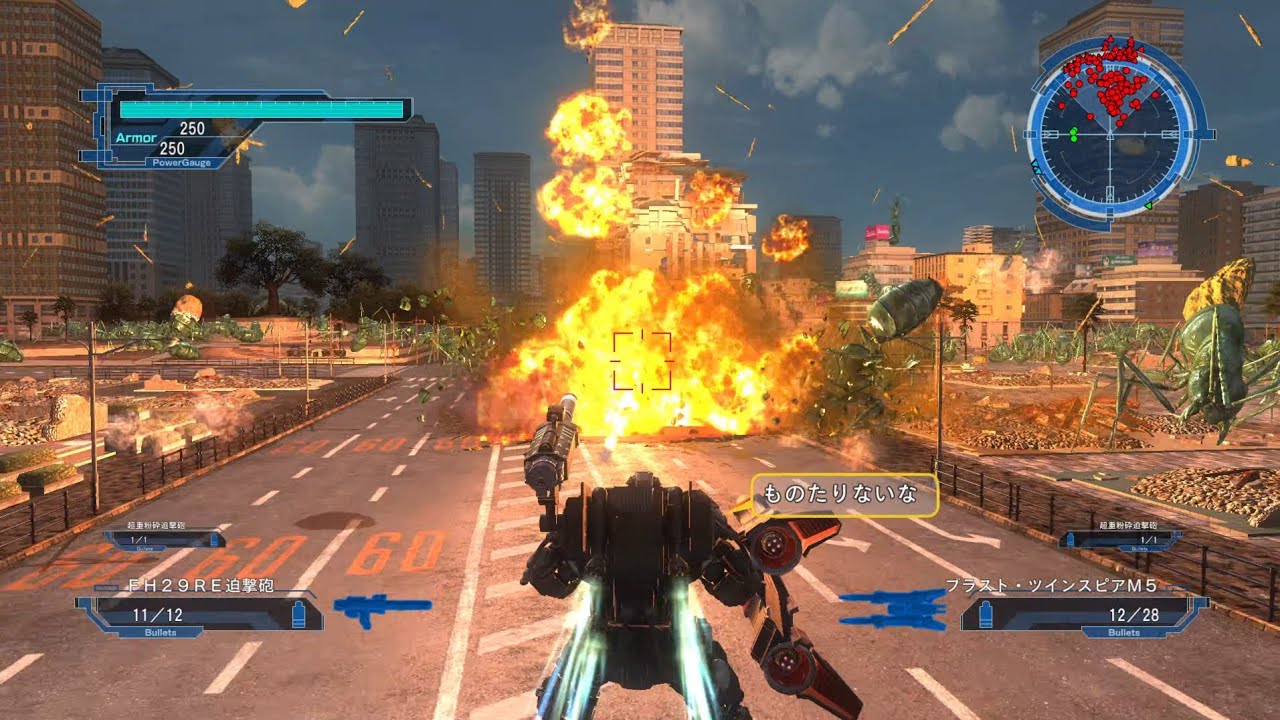
Task: Select the blue twin spear silhouette icon
Action: tap(893, 608)
